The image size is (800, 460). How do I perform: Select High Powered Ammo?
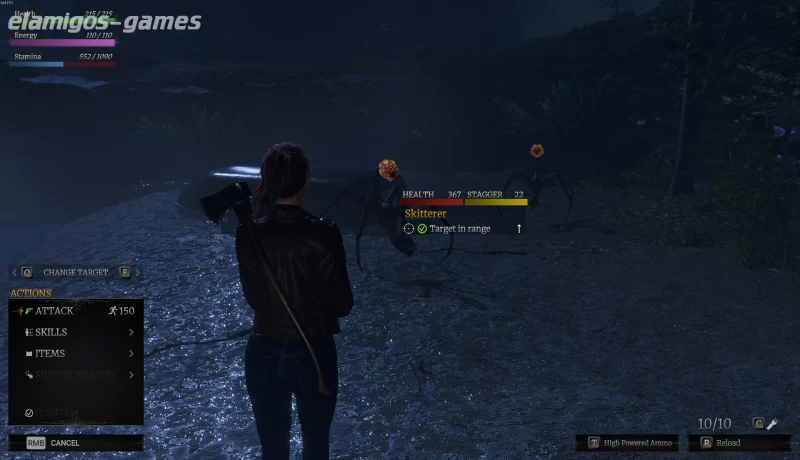[x=628, y=442]
